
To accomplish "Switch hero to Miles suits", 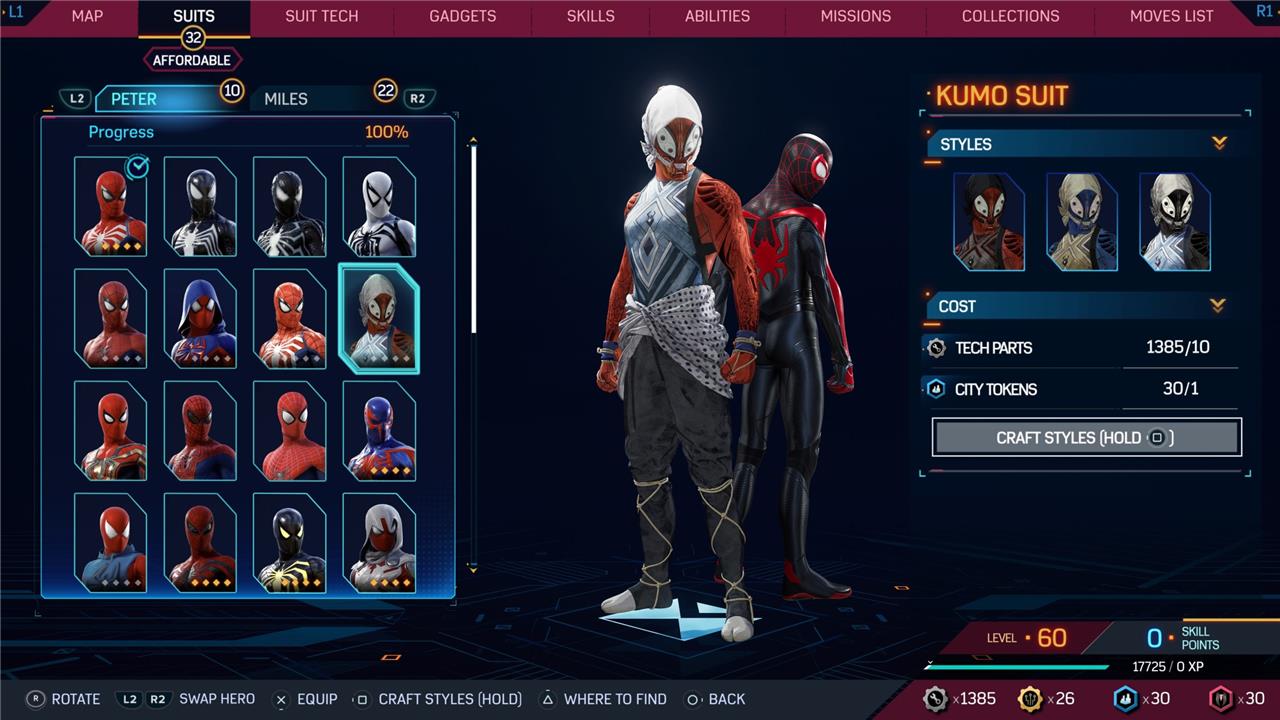I will point(286,99).
